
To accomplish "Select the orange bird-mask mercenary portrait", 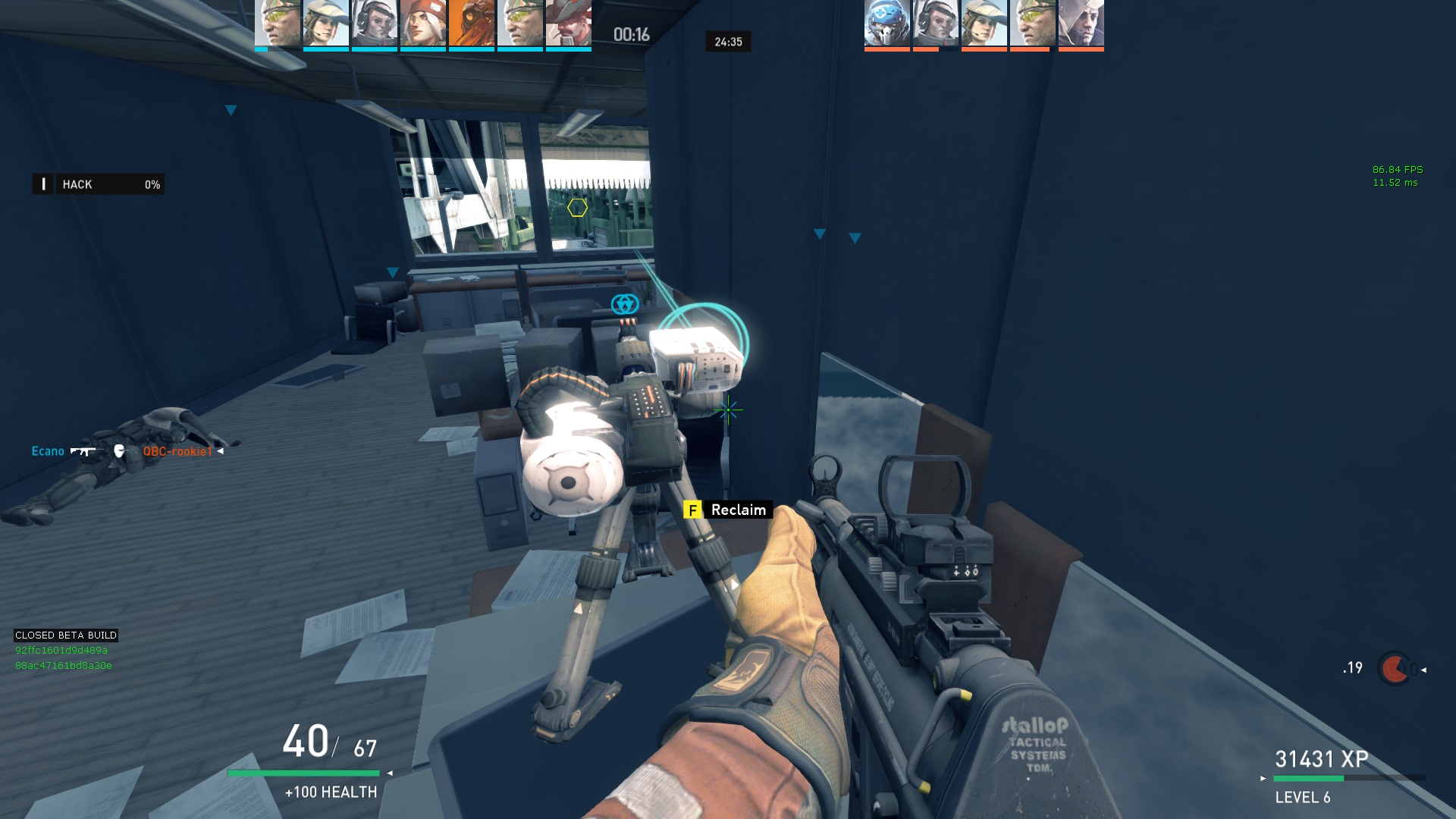I will click(x=471, y=24).
